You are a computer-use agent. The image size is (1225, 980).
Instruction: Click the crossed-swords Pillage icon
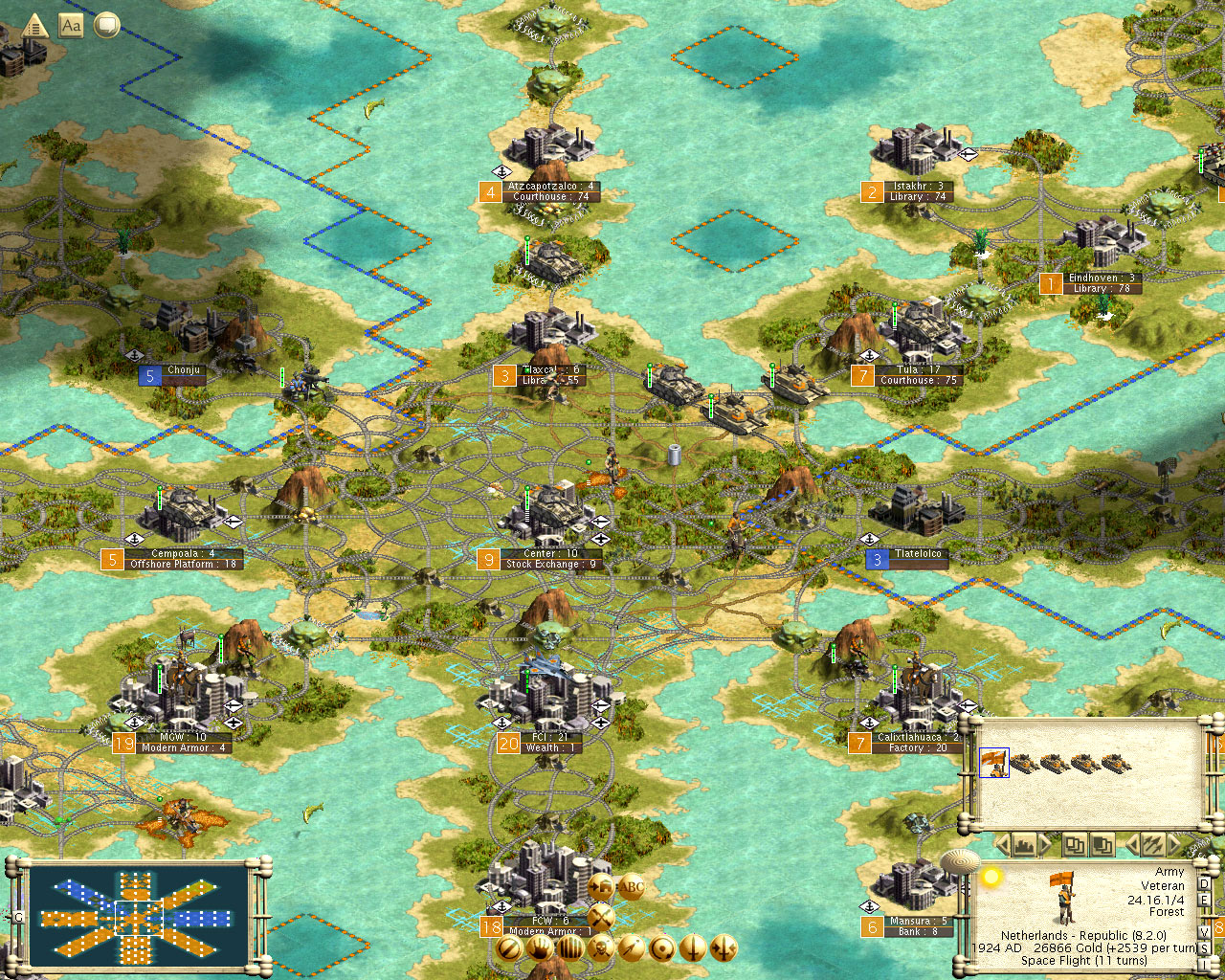601,917
